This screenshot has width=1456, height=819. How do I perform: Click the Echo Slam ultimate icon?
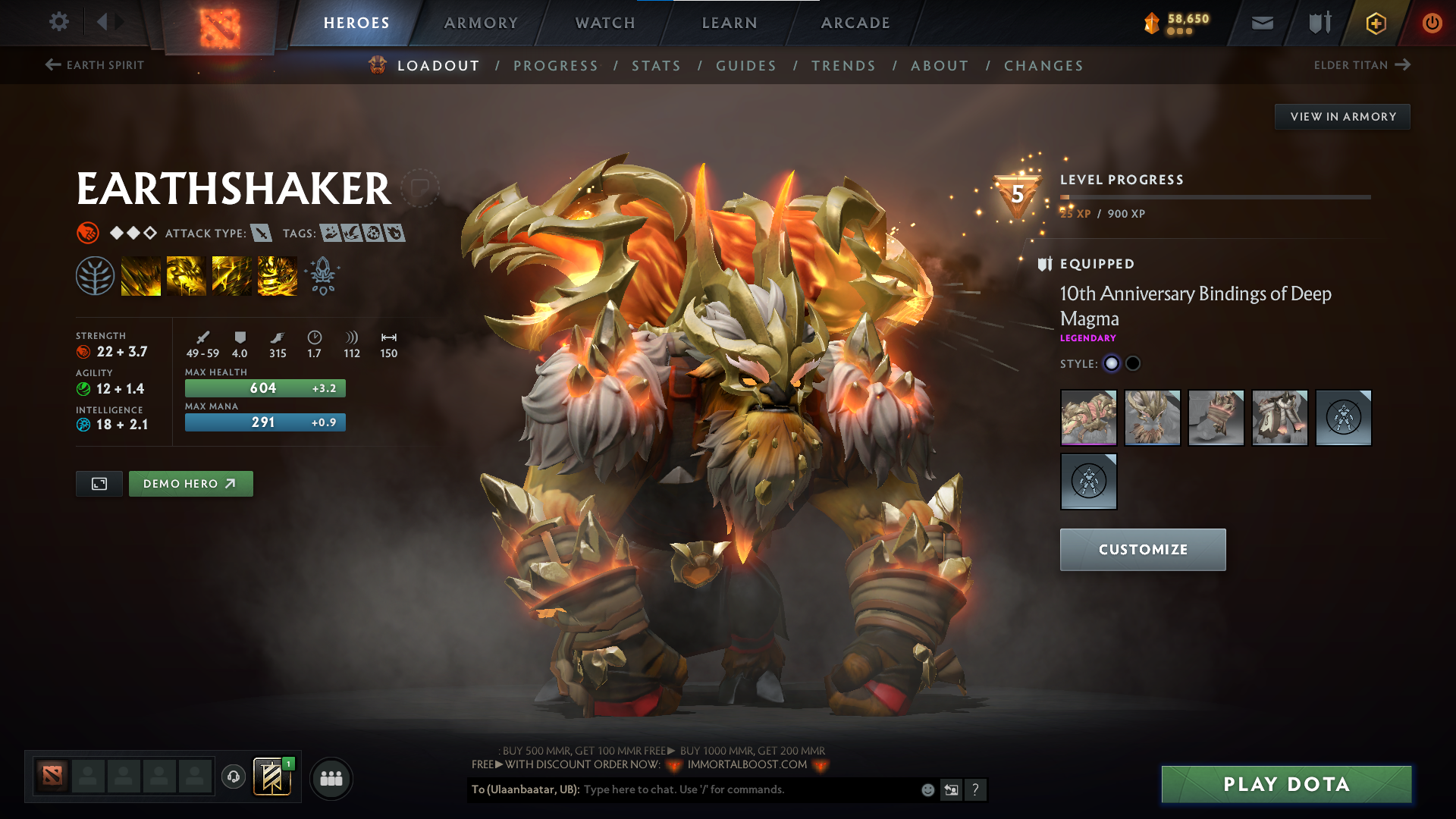[278, 275]
